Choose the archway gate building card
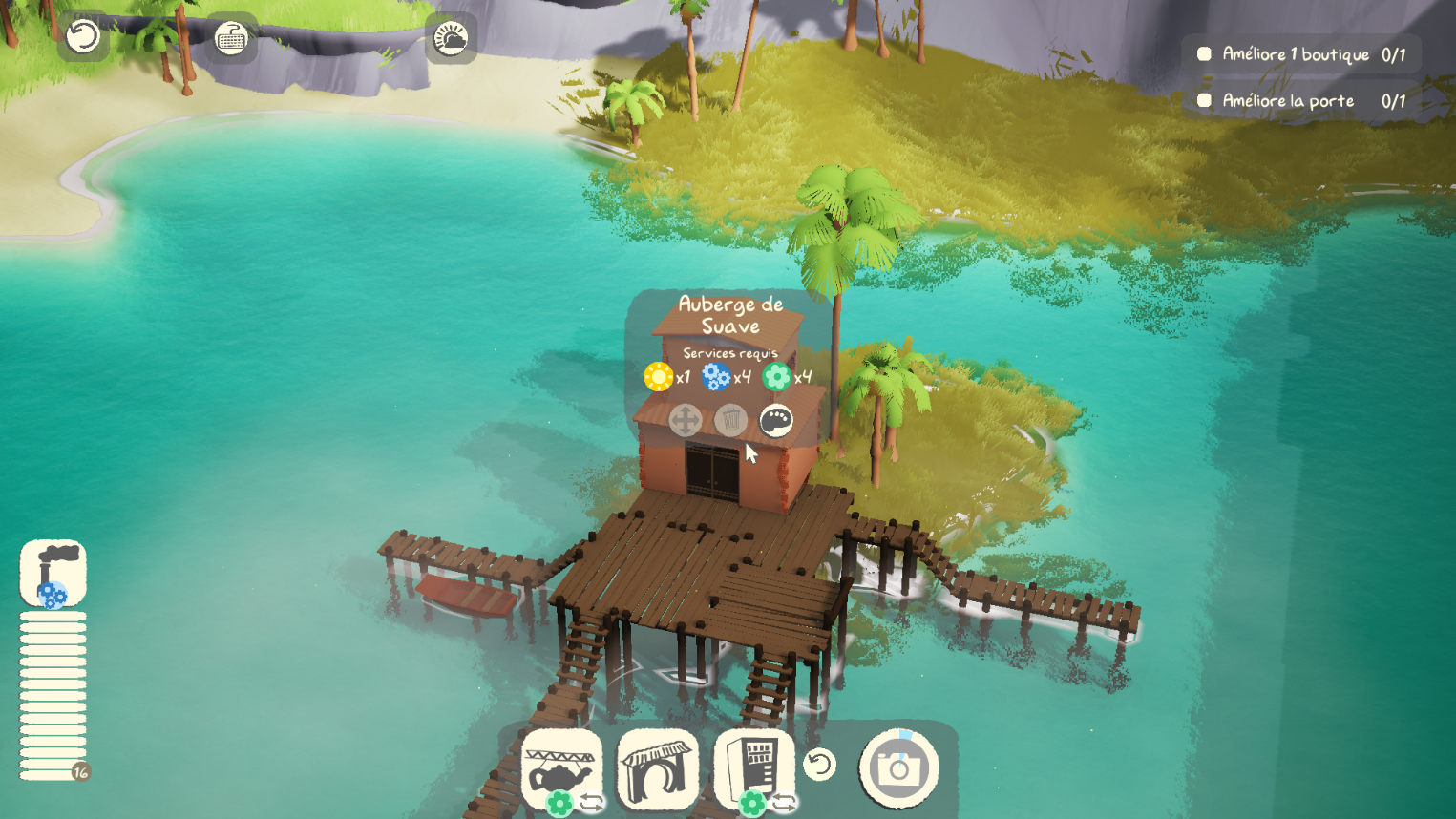 click(658, 768)
